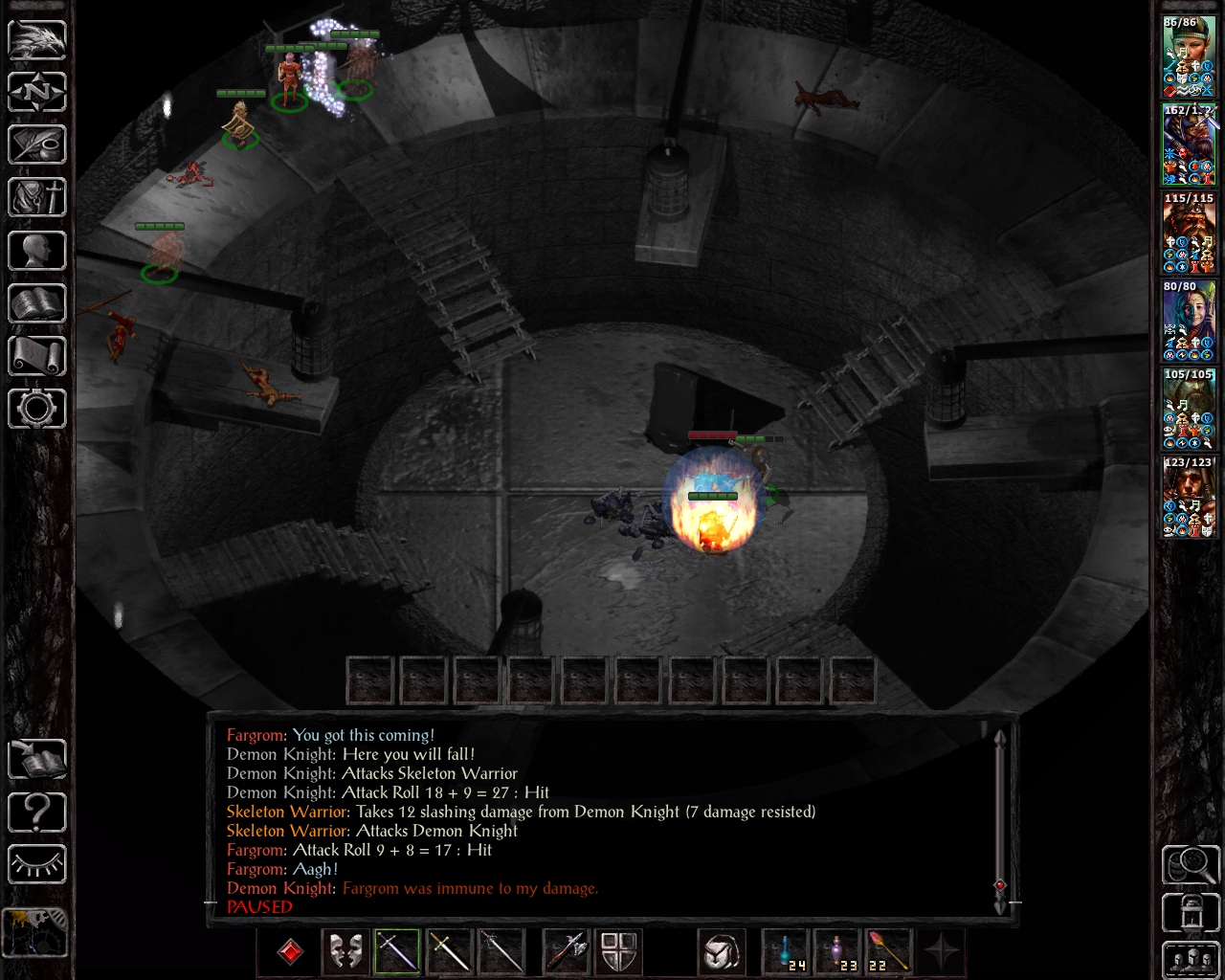Choose the battle axe weapon slot
Screen dimensions: 1225x980
566,952
